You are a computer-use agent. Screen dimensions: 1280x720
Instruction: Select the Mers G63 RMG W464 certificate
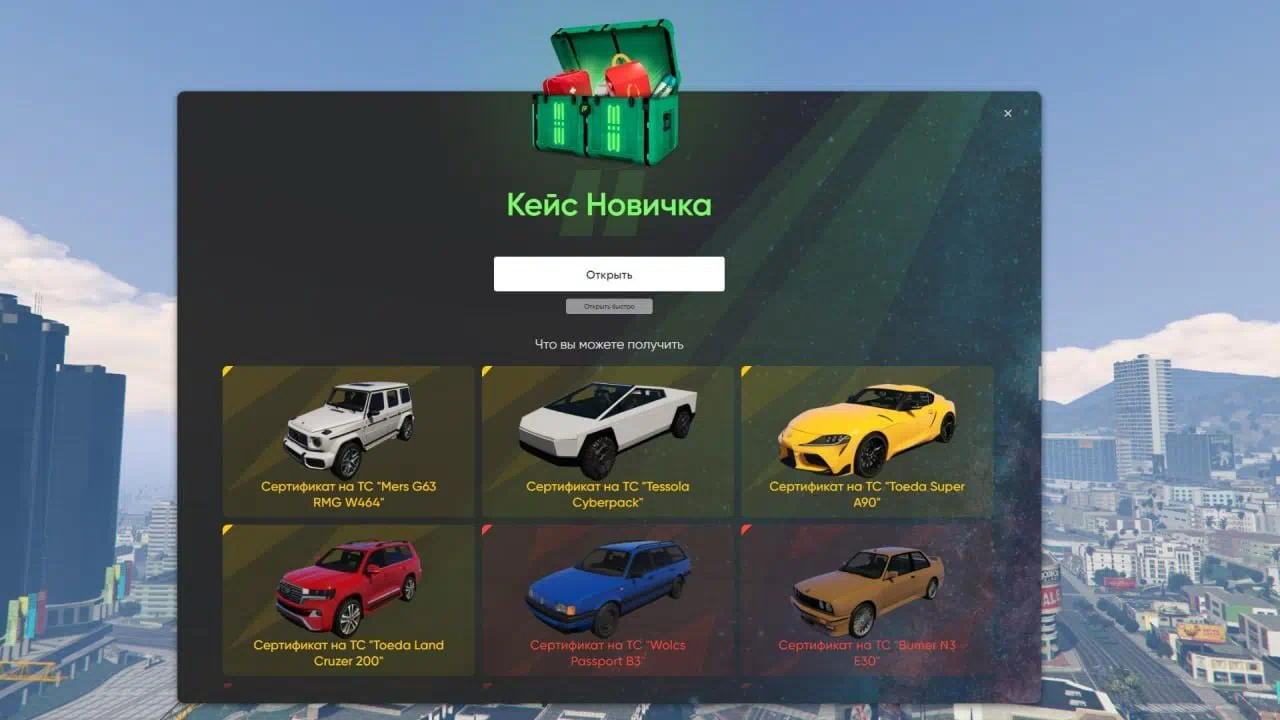[348, 441]
